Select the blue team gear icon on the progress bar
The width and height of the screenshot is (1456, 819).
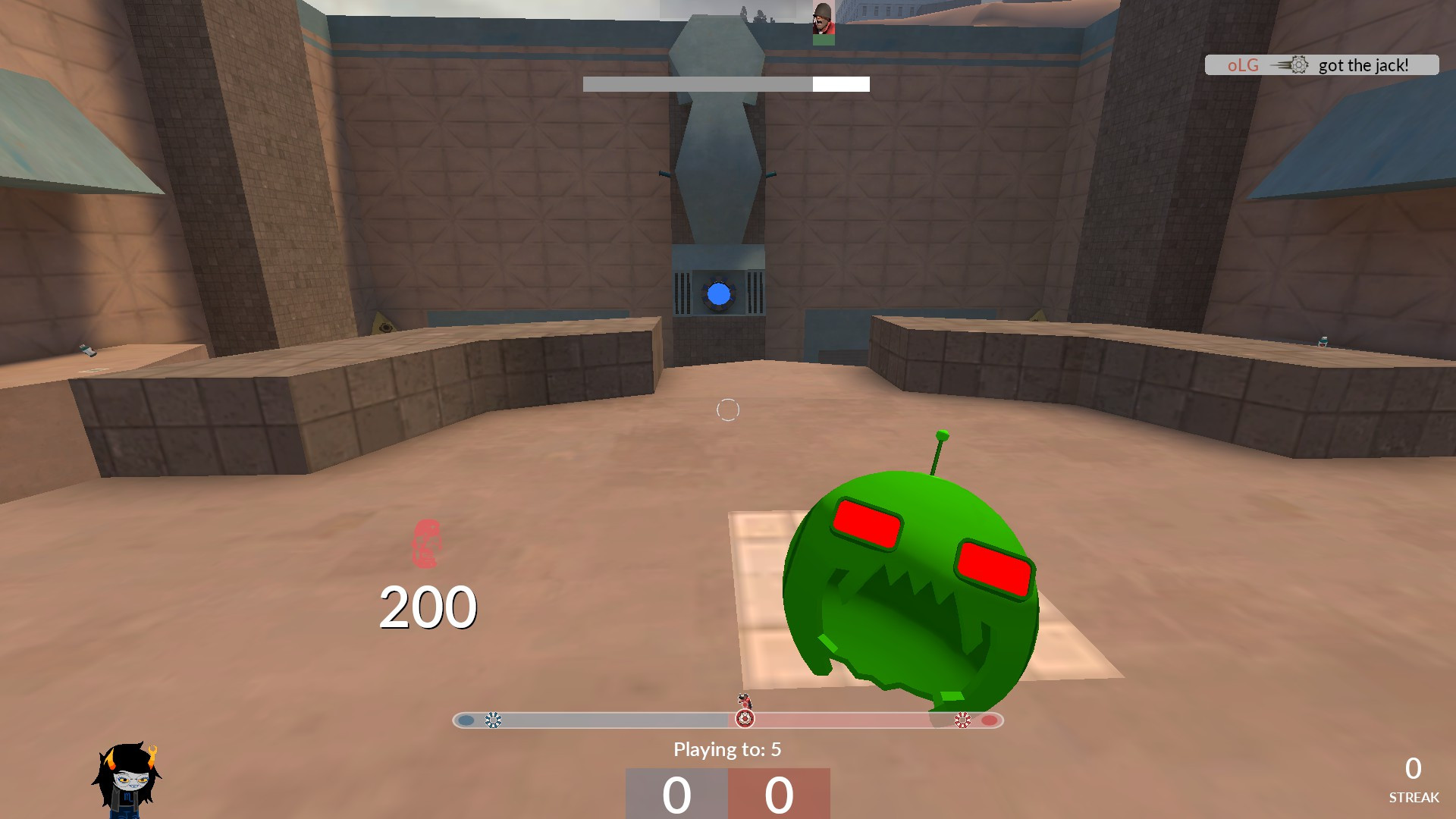pos(492,719)
